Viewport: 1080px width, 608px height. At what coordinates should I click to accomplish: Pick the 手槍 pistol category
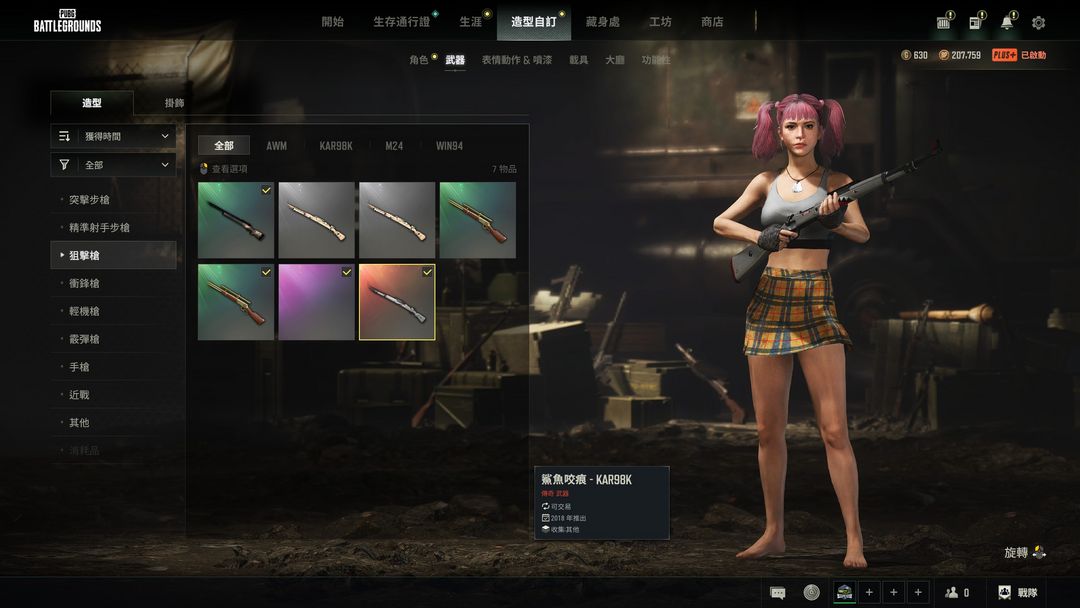point(79,367)
